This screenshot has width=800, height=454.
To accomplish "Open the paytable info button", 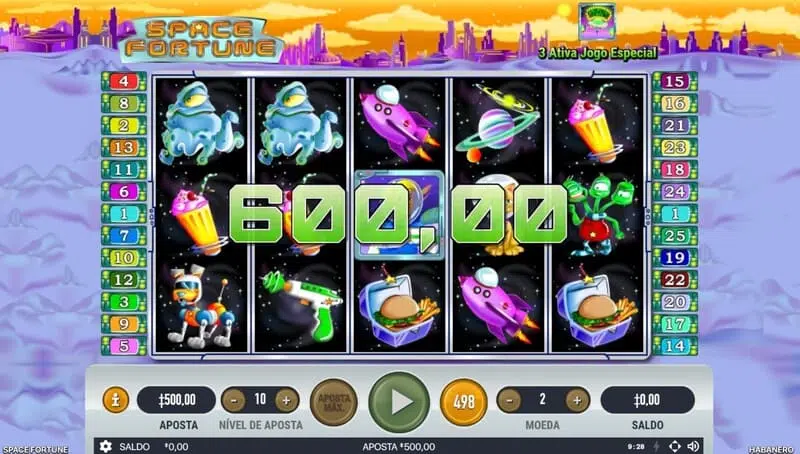I will click(116, 400).
